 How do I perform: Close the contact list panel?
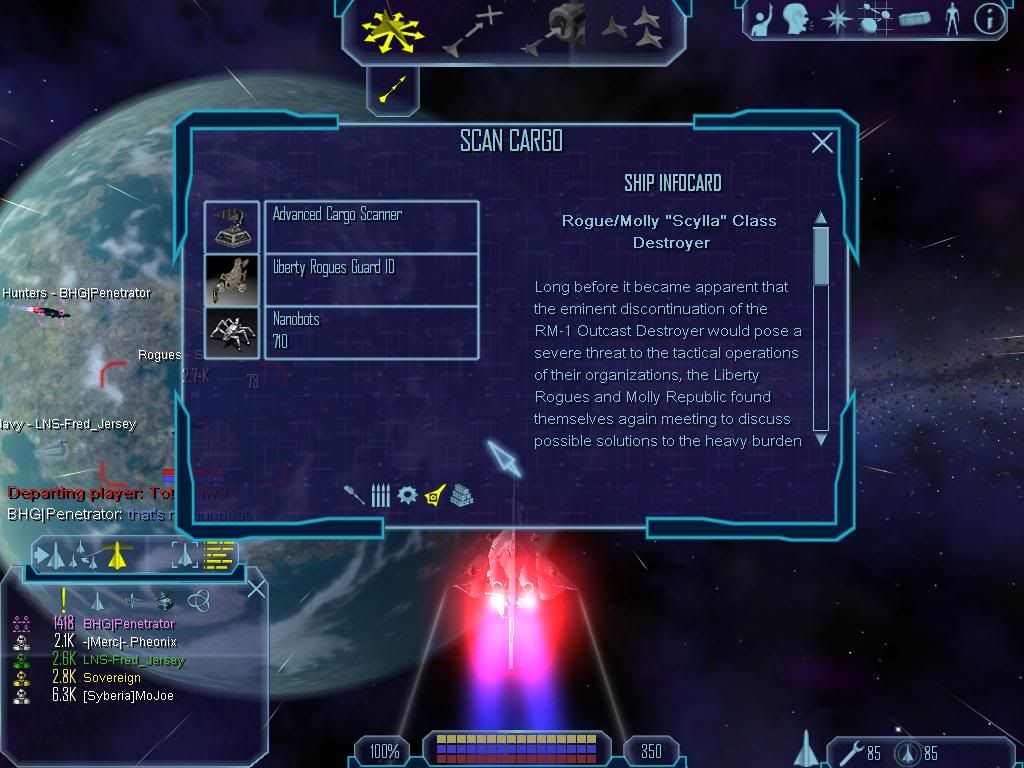[256, 588]
